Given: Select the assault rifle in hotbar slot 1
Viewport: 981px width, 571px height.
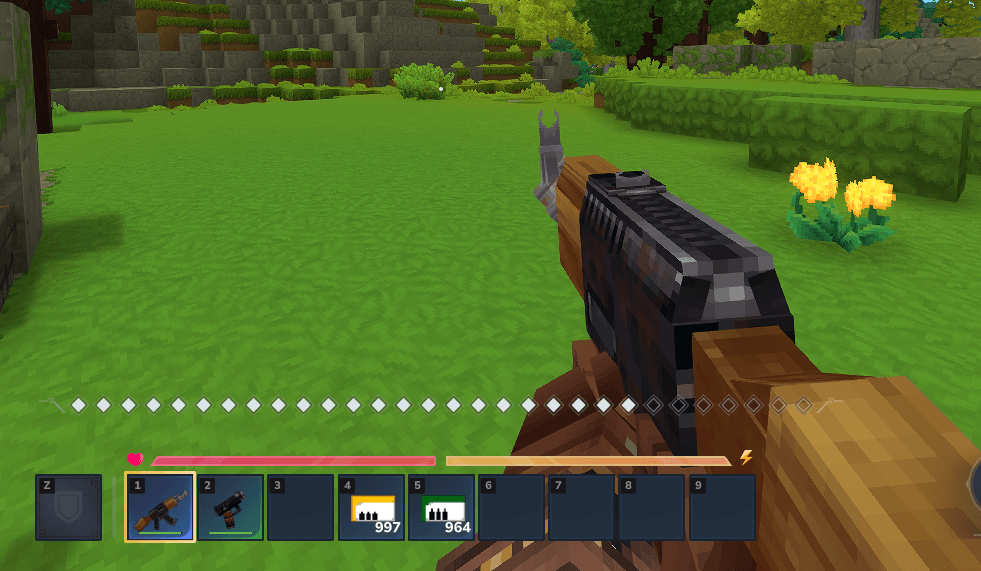Looking at the screenshot, I should coord(160,507).
